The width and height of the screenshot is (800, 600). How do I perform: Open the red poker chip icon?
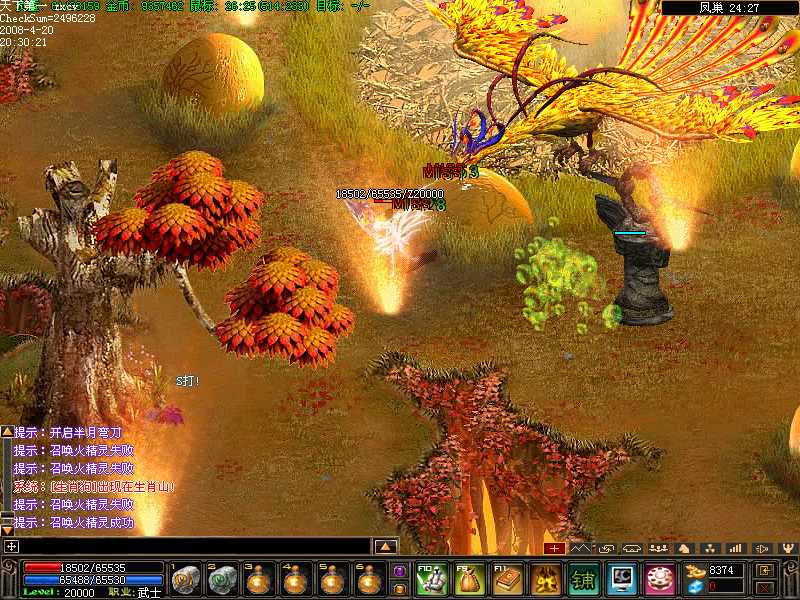[659, 579]
